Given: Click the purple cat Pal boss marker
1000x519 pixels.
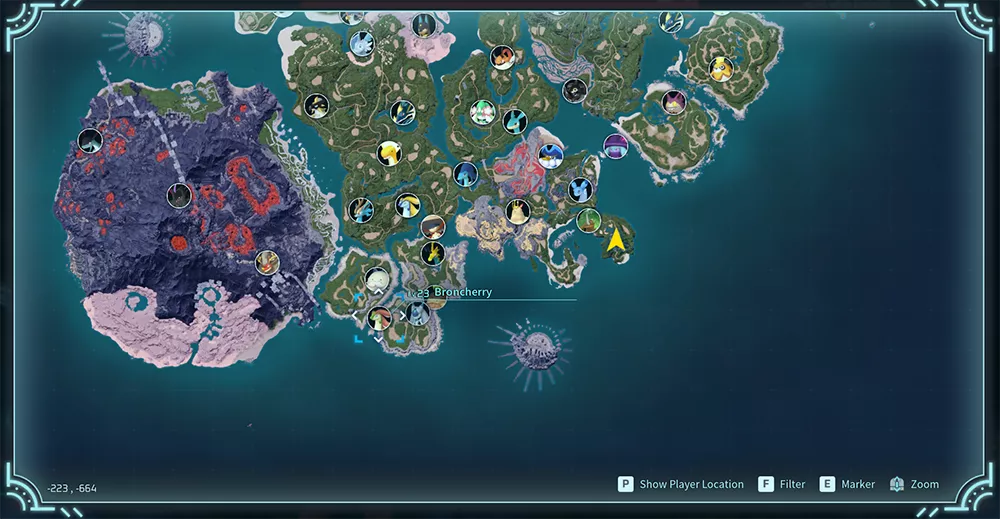Looking at the screenshot, I should tap(675, 101).
